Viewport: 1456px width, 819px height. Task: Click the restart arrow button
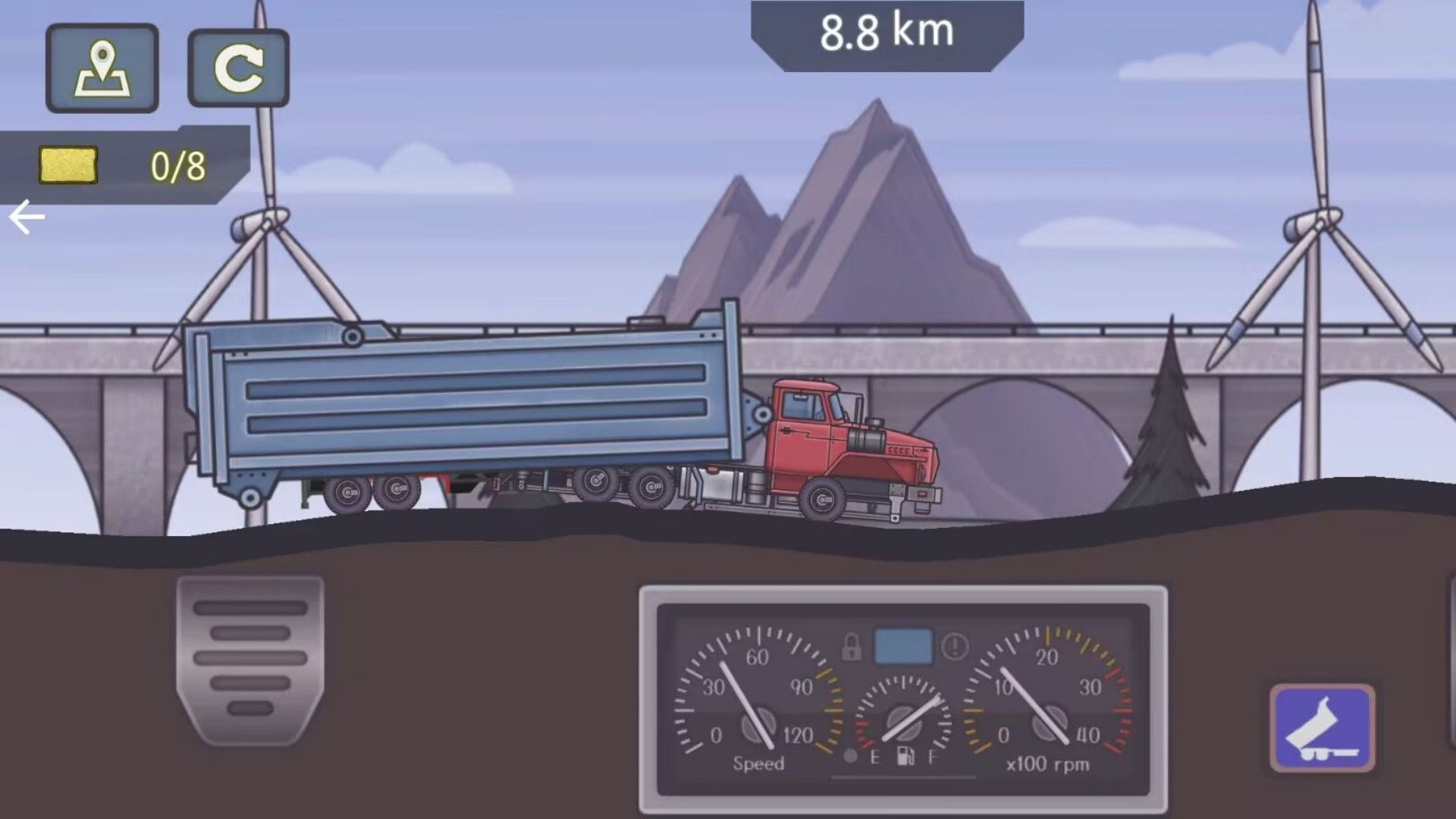(238, 68)
